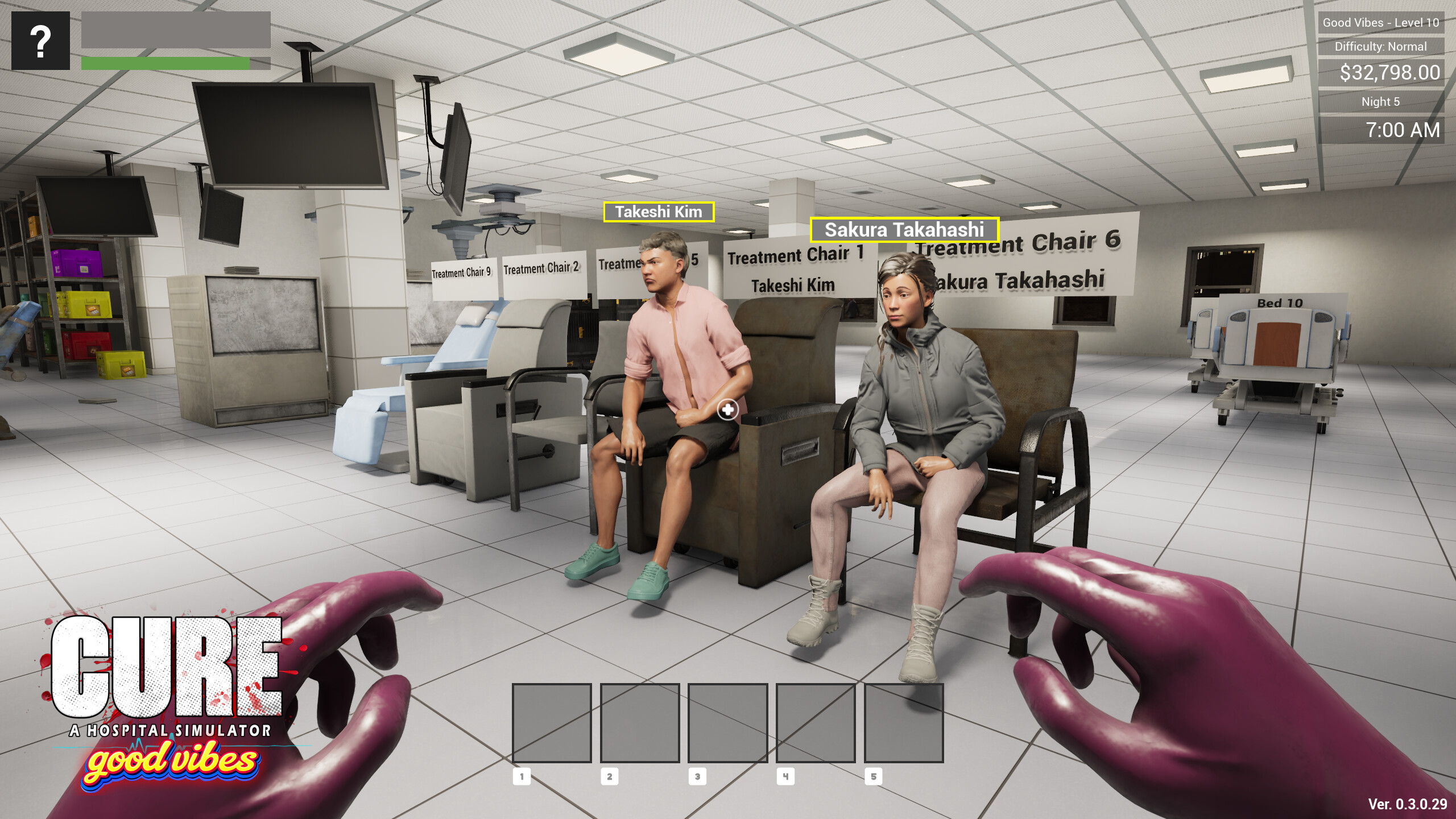Viewport: 1456px width, 819px height.
Task: Toggle the Sakura Takahashi patient nameplate
Action: tap(905, 230)
